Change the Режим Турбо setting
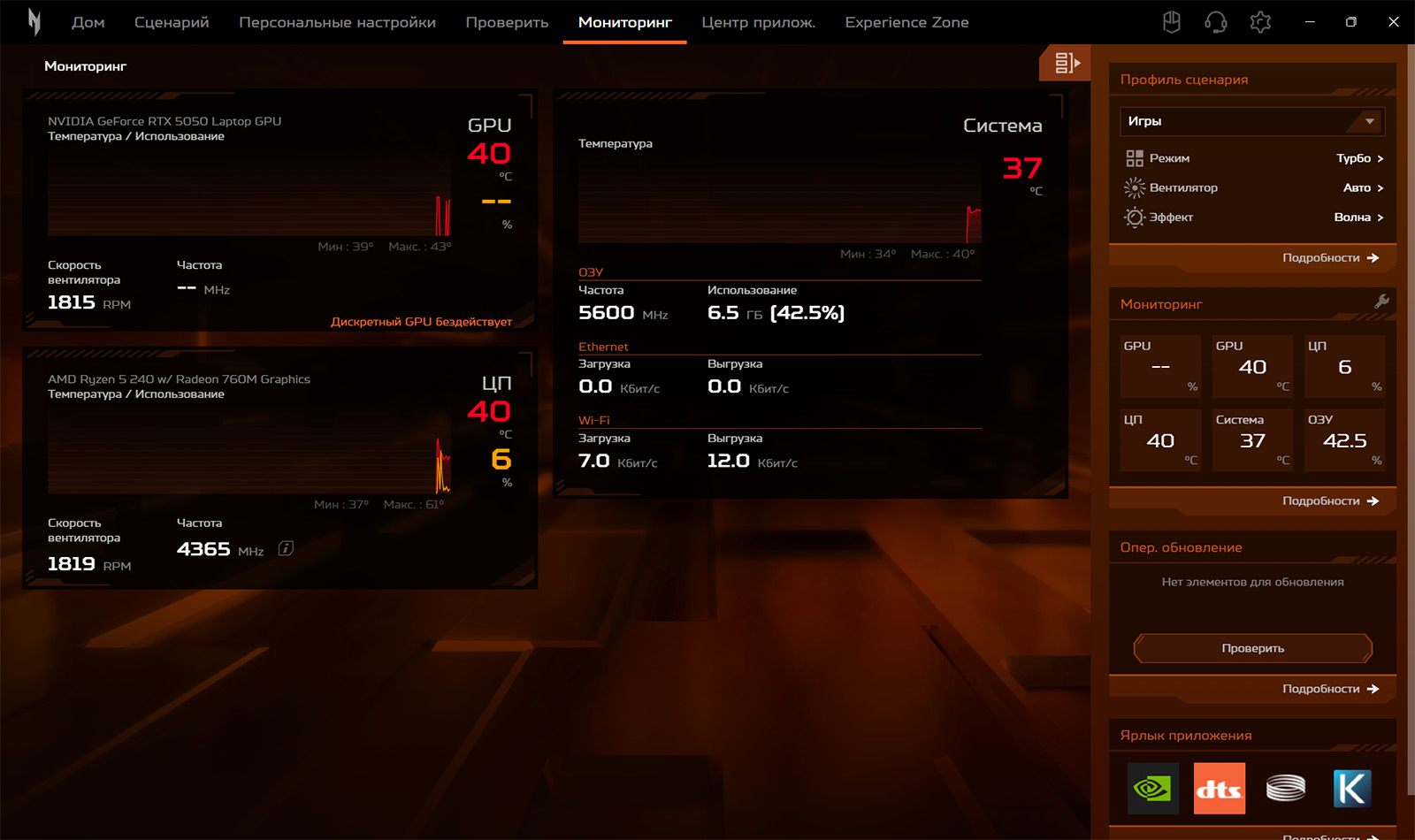The height and width of the screenshot is (840, 1415). point(1359,158)
